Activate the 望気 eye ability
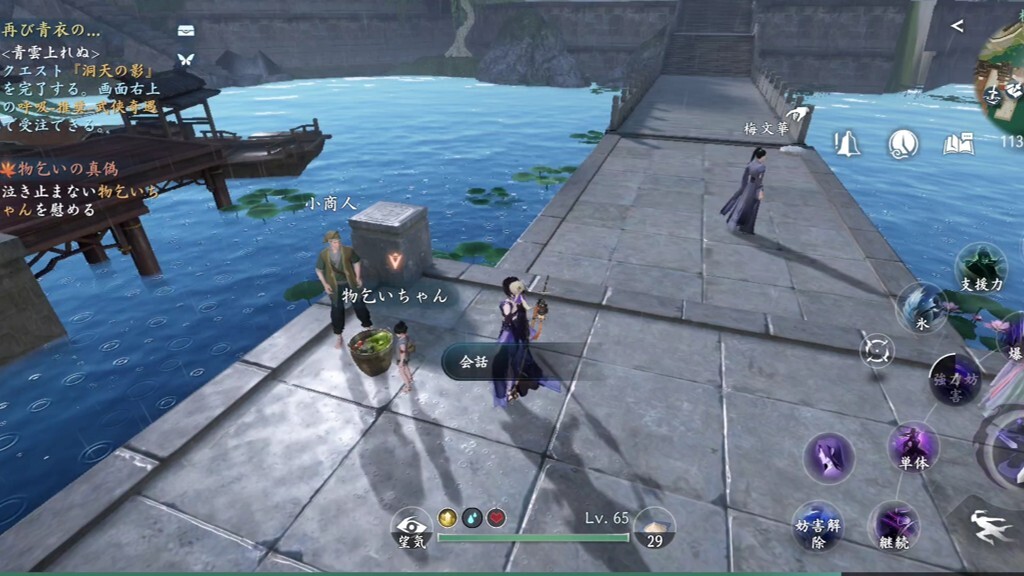This screenshot has height=576, width=1024. (x=410, y=527)
